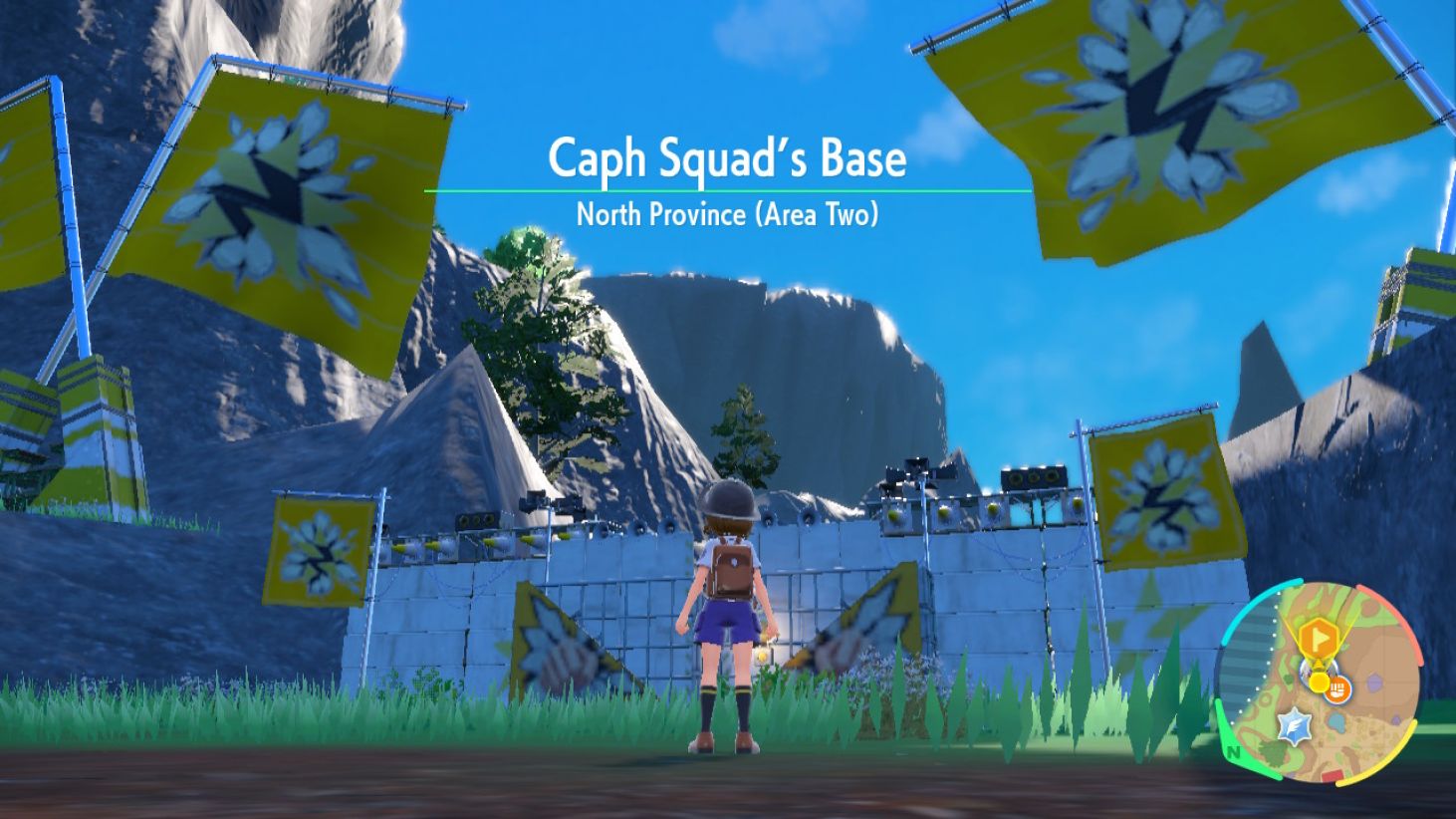Click the 'North Province (Area Two)' subtitle
This screenshot has width=1456, height=819.
coord(728,212)
